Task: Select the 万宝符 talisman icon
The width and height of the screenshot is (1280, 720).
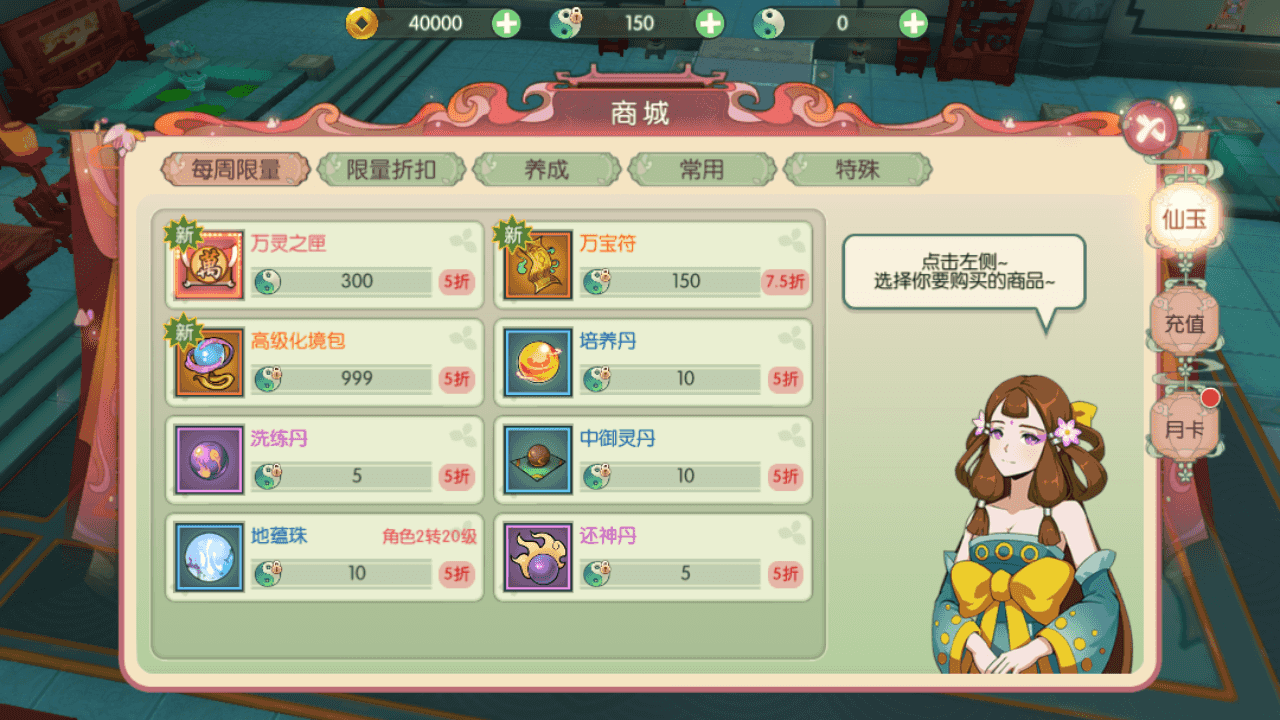Action: [537, 264]
